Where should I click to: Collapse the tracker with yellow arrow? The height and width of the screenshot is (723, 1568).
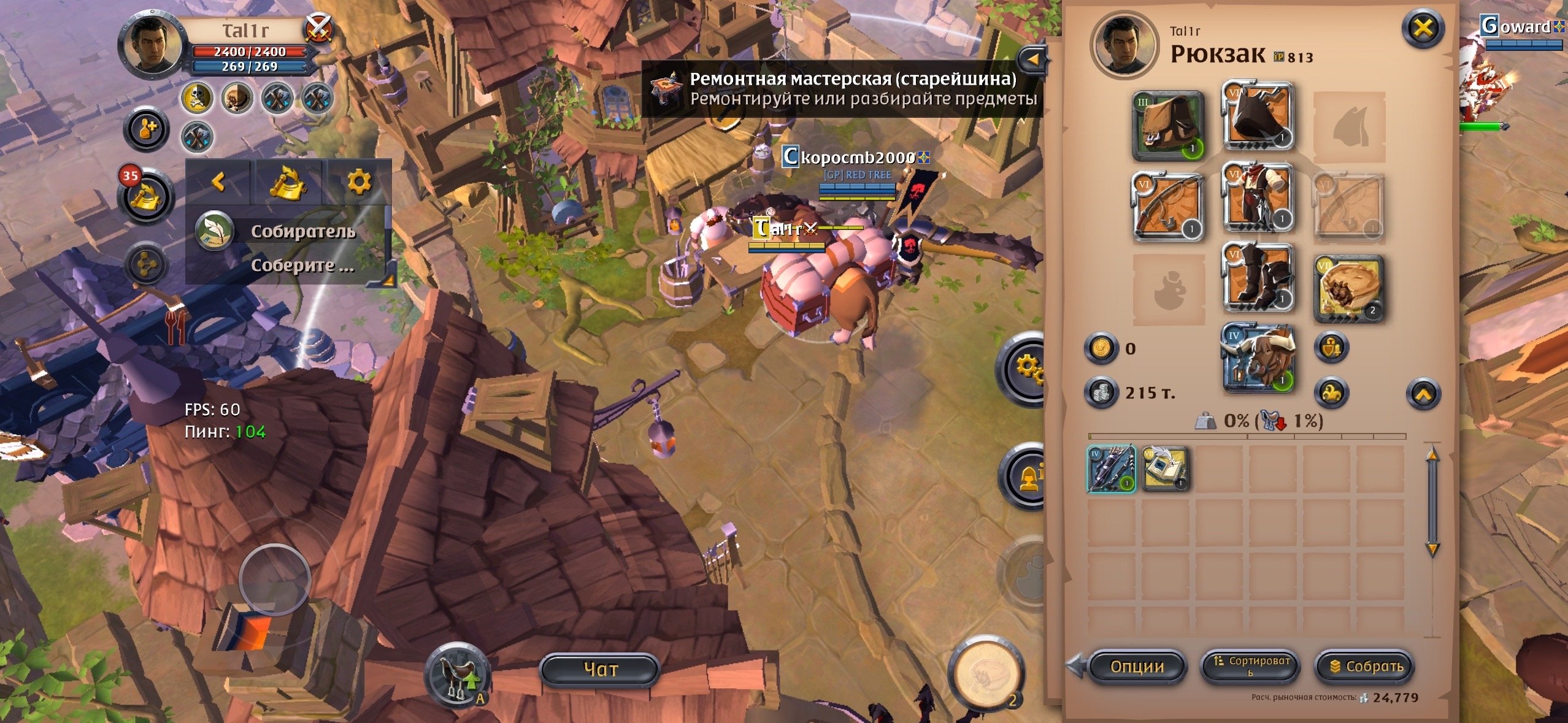(218, 182)
